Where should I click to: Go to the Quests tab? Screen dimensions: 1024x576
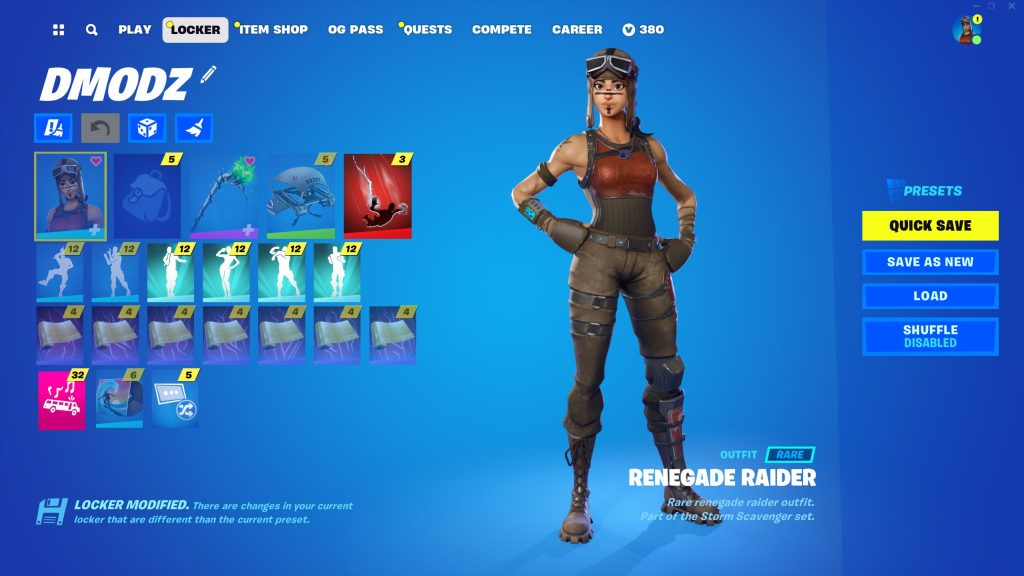(x=428, y=30)
